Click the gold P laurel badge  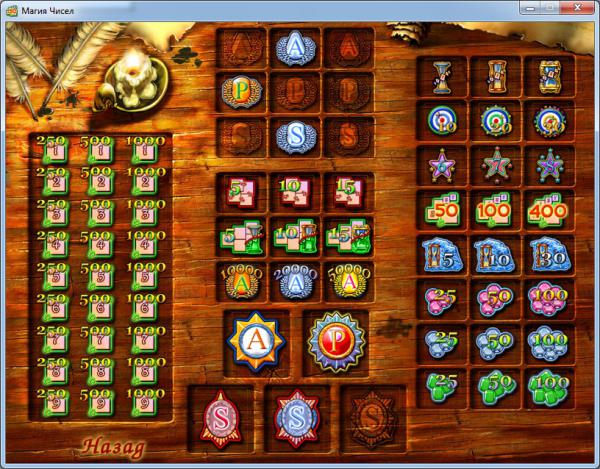(242, 90)
